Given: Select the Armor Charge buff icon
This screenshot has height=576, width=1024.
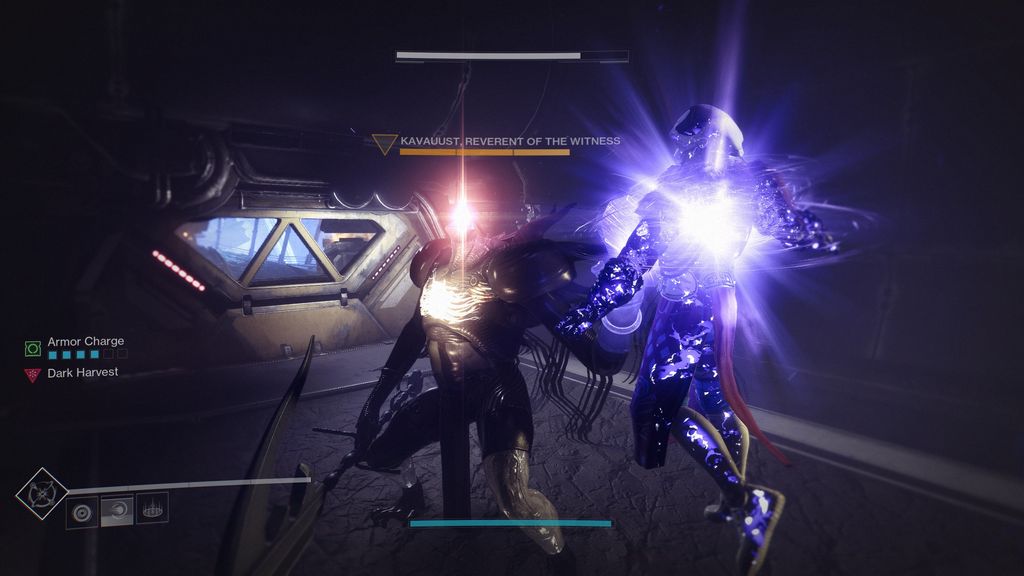Looking at the screenshot, I should (x=32, y=348).
